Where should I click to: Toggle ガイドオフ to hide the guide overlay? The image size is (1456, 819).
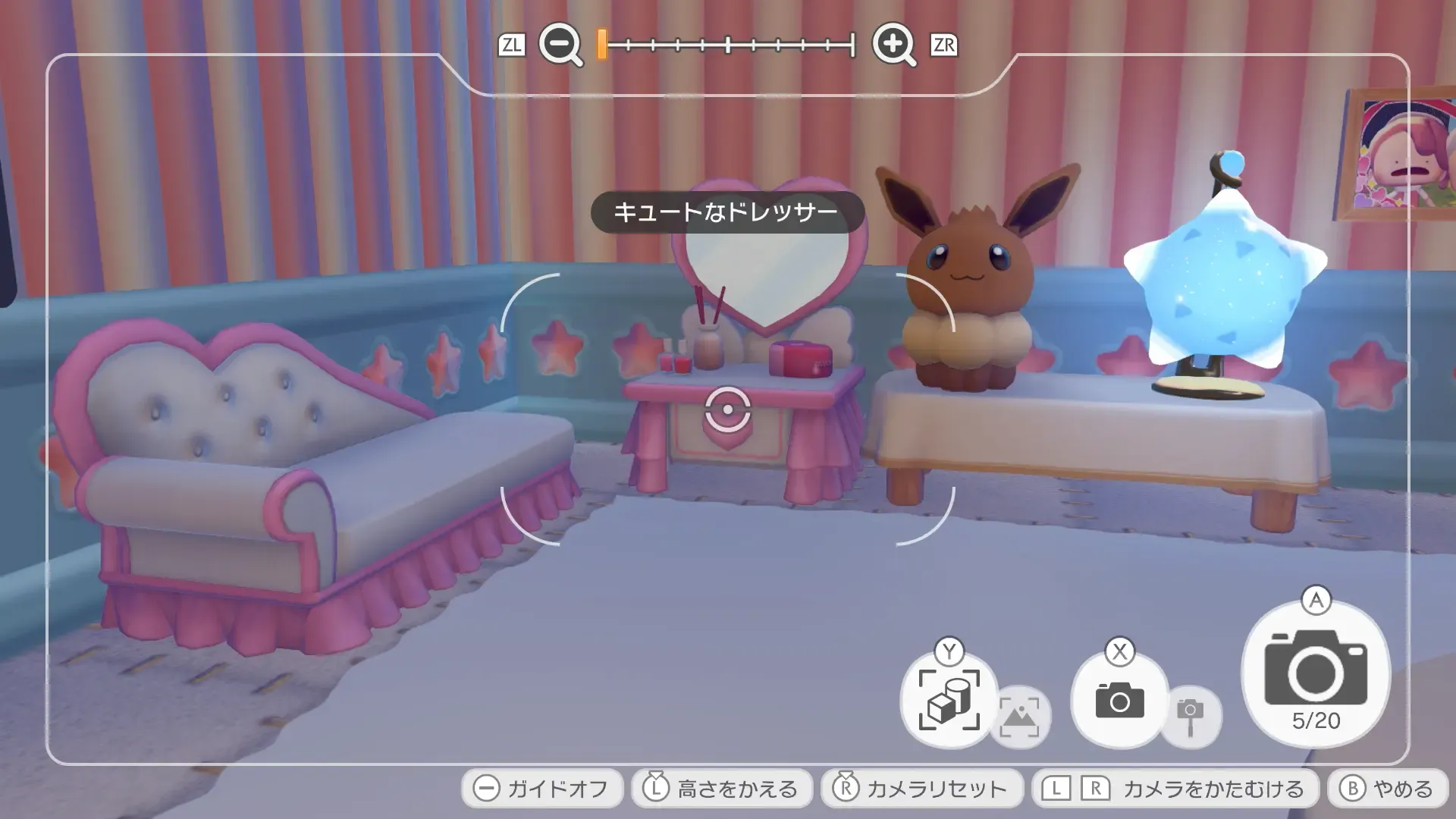[x=541, y=787]
